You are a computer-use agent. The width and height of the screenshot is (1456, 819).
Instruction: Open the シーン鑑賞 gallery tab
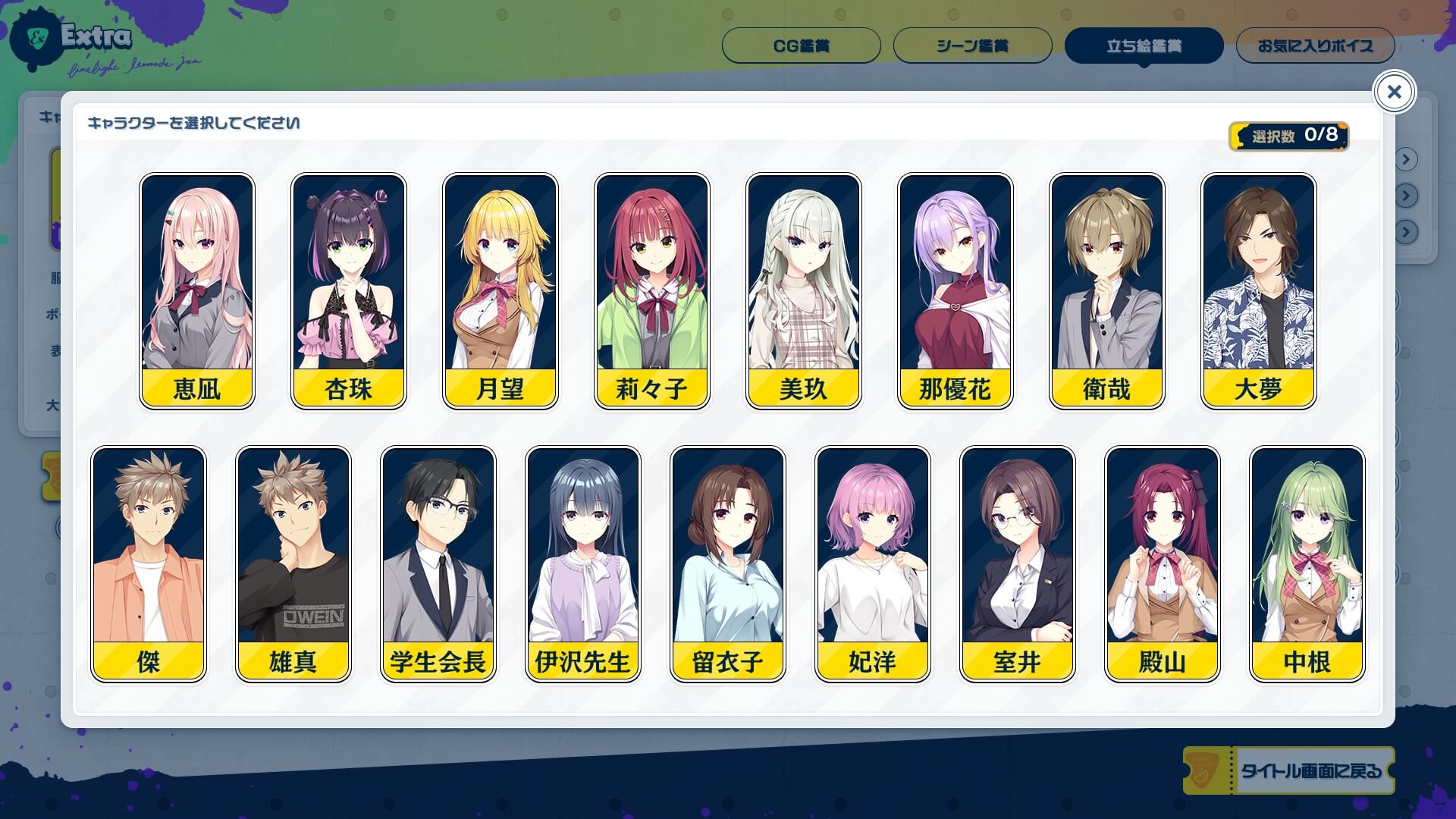(971, 46)
